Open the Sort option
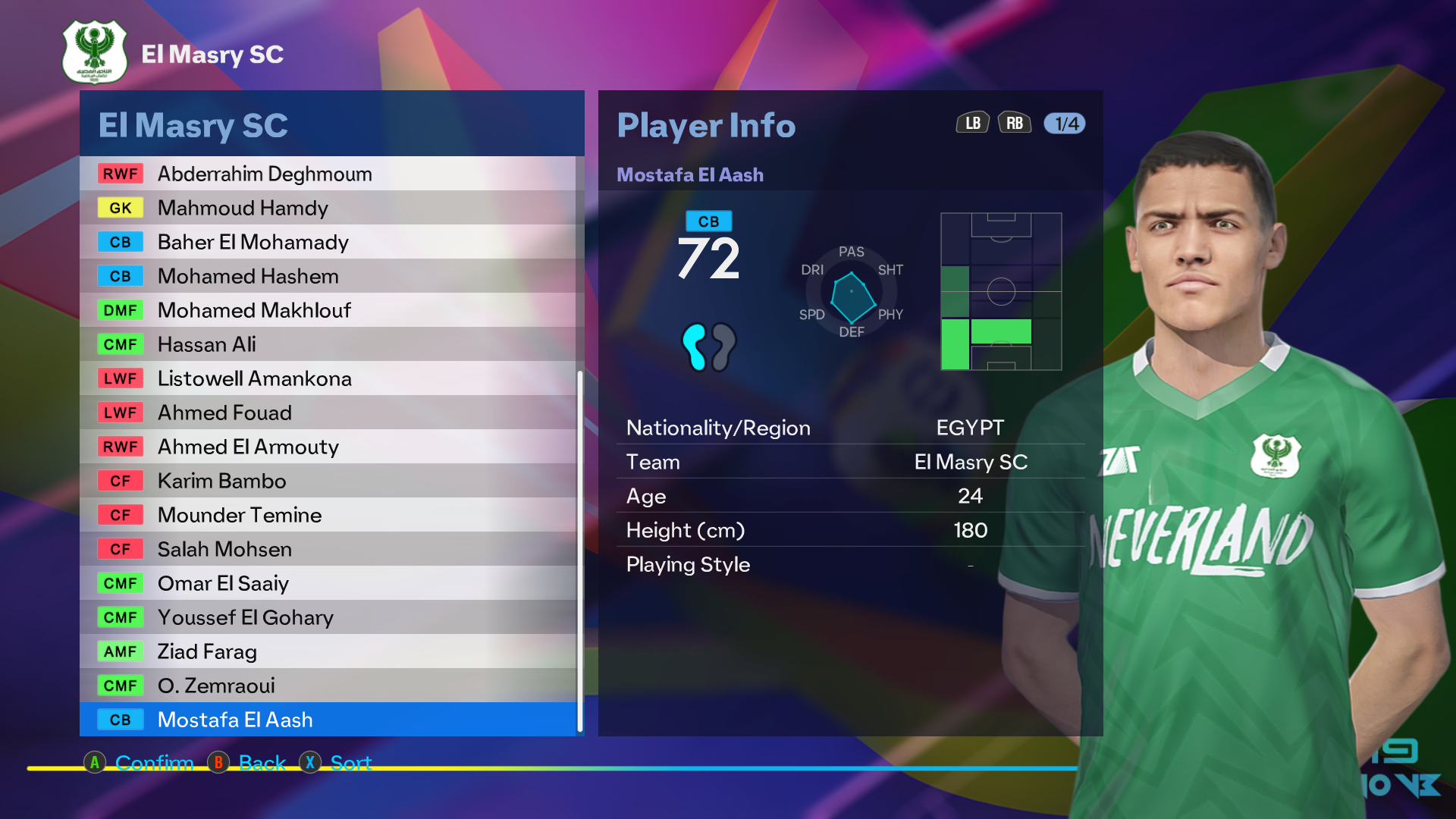 (x=336, y=762)
